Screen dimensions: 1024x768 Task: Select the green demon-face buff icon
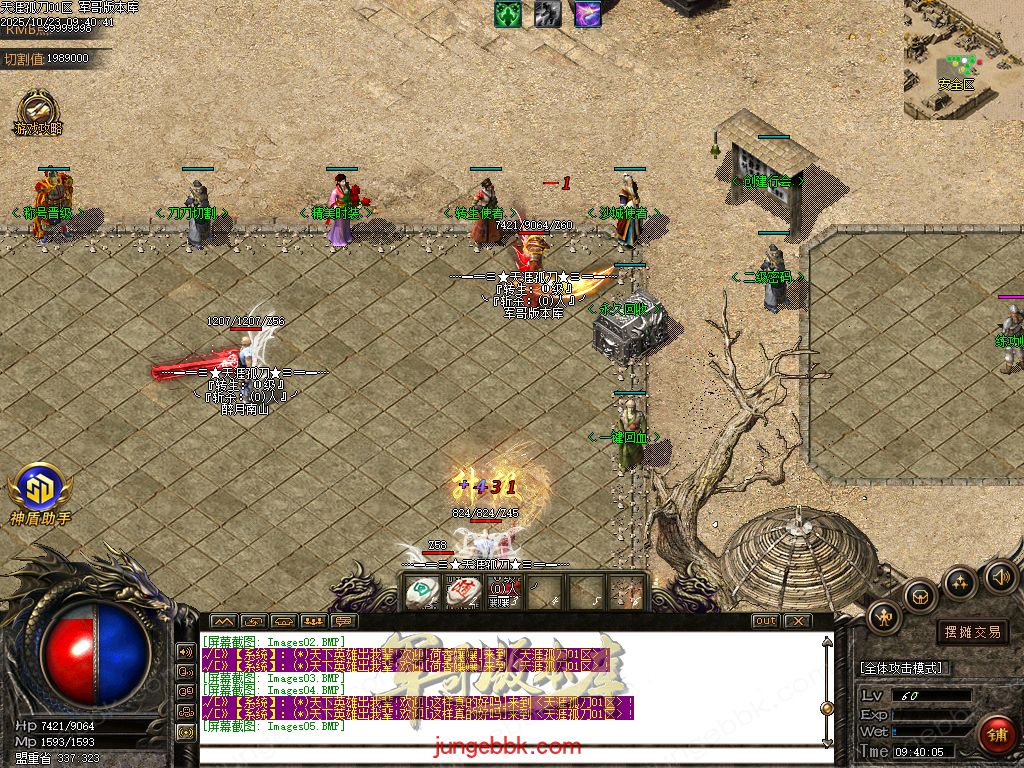[x=508, y=14]
